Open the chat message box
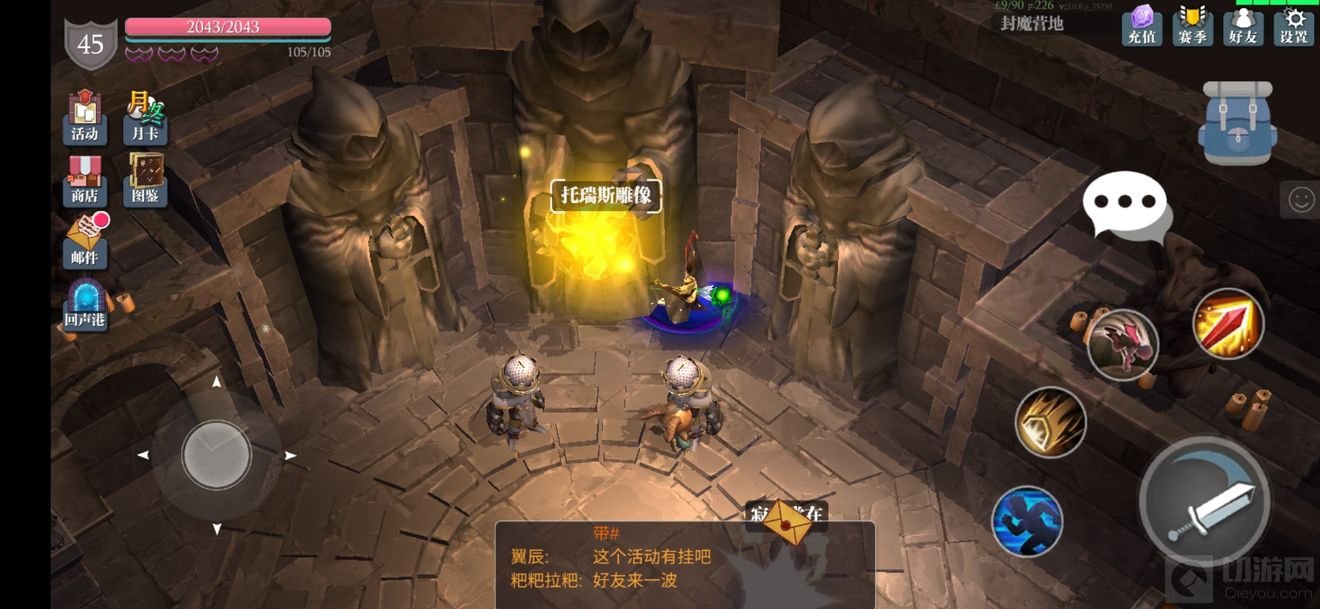 tap(685, 565)
